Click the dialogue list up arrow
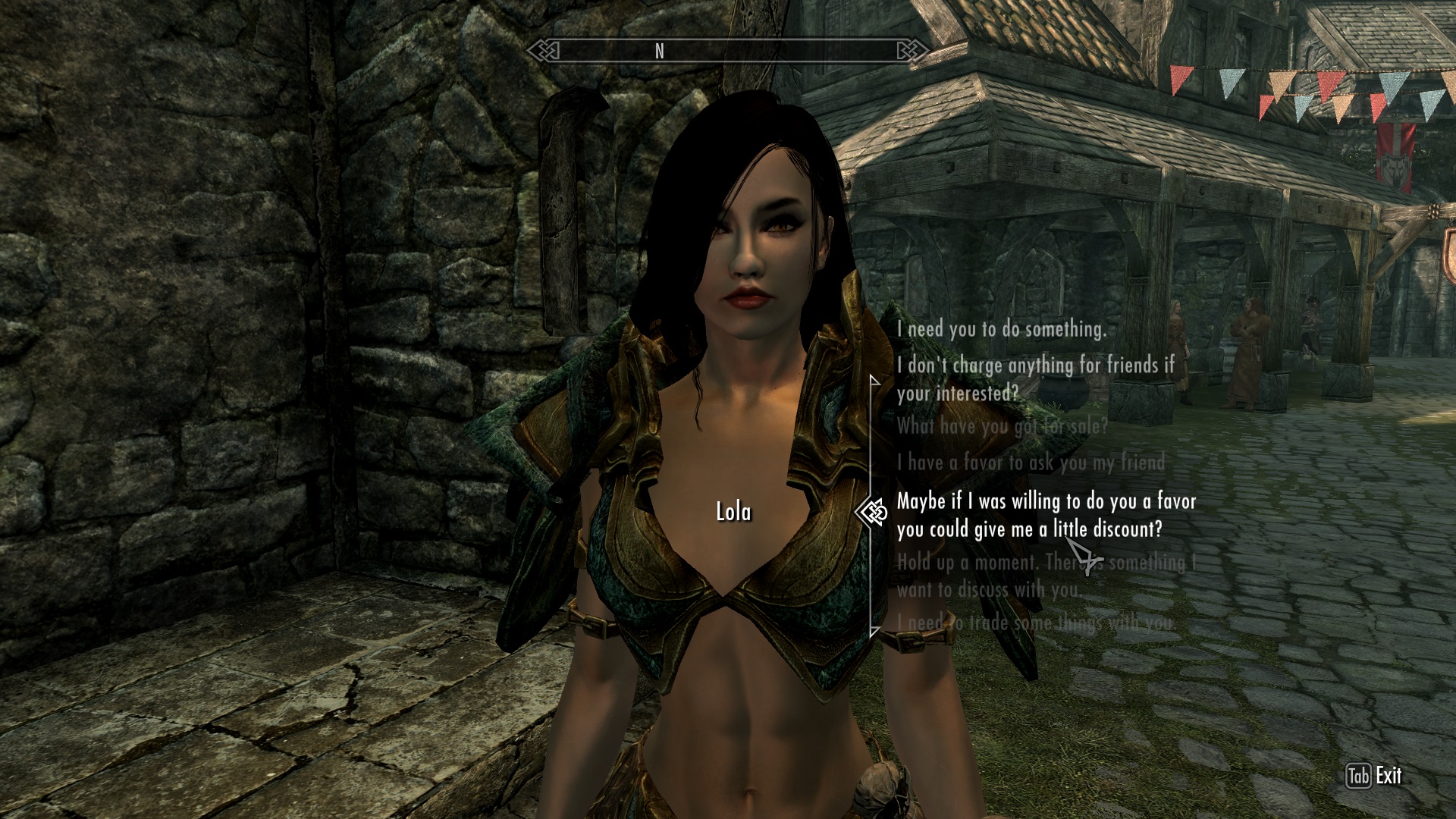The height and width of the screenshot is (819, 1456). point(874,380)
